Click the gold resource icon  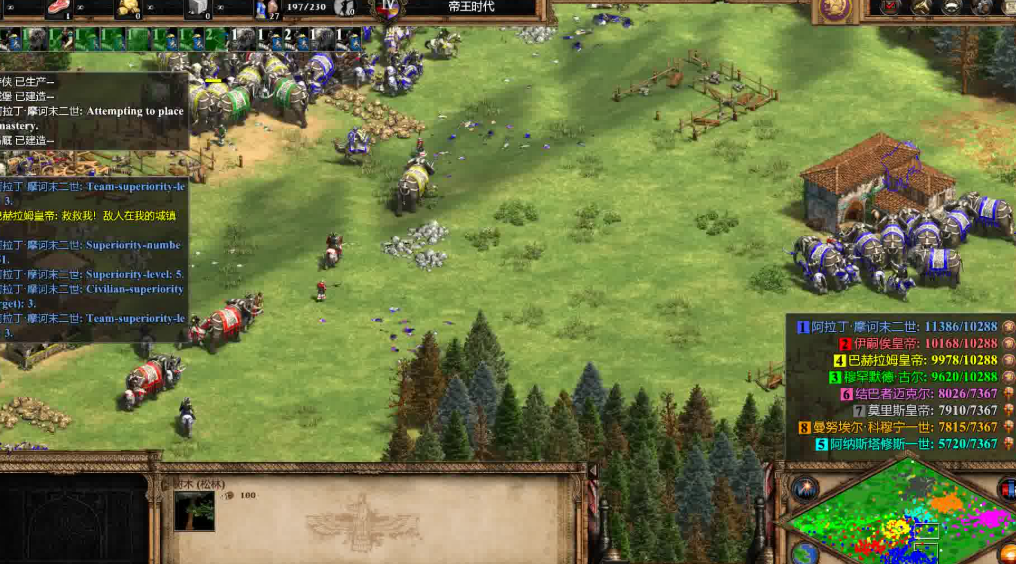click(128, 9)
